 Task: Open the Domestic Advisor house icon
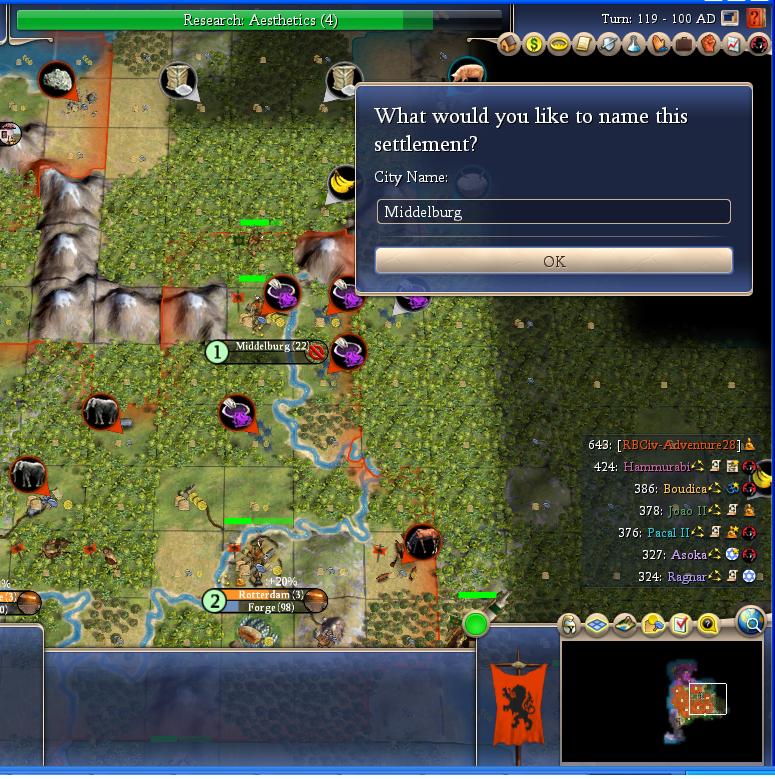[509, 44]
